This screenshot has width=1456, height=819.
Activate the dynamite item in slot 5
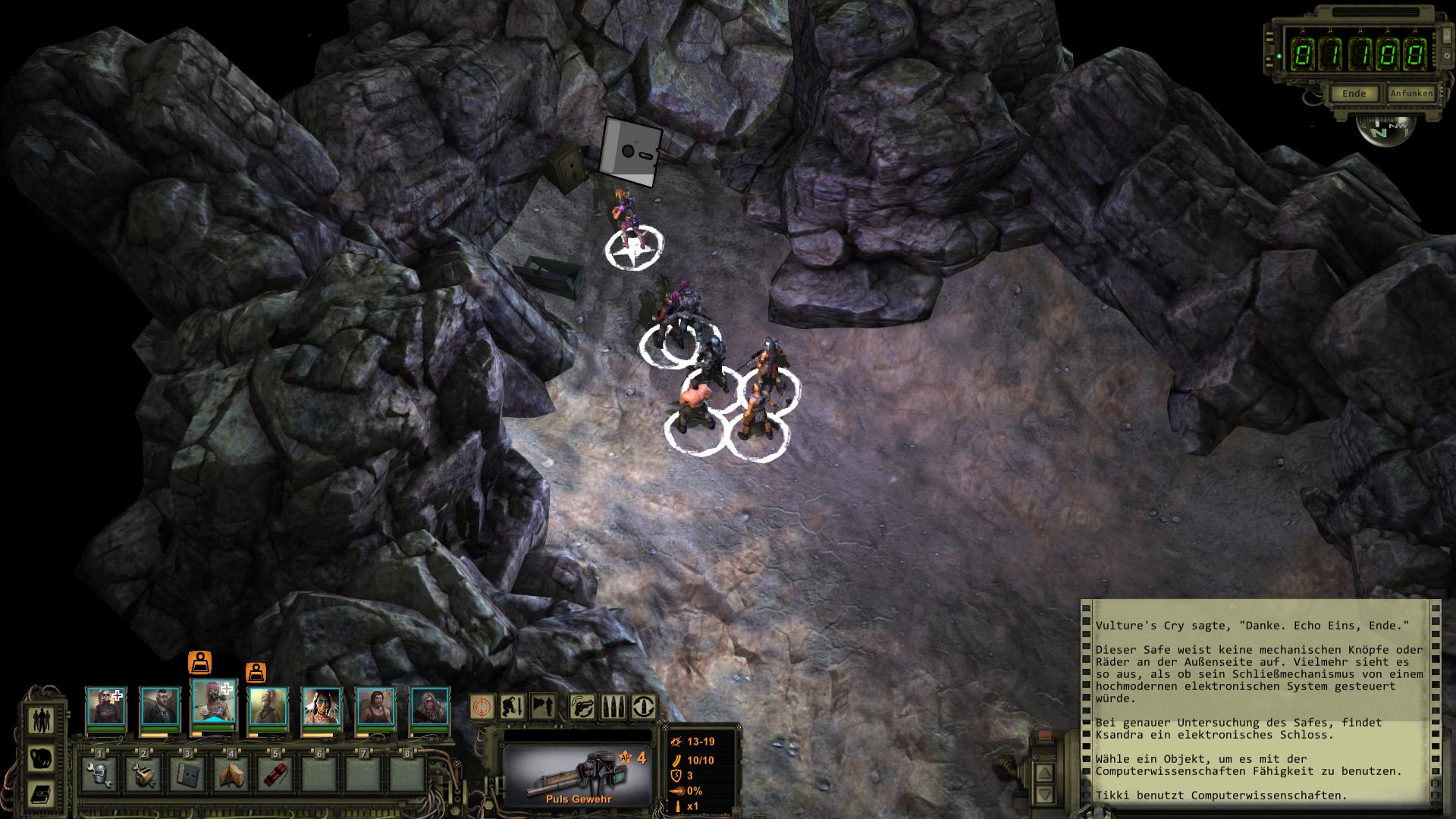(x=275, y=775)
